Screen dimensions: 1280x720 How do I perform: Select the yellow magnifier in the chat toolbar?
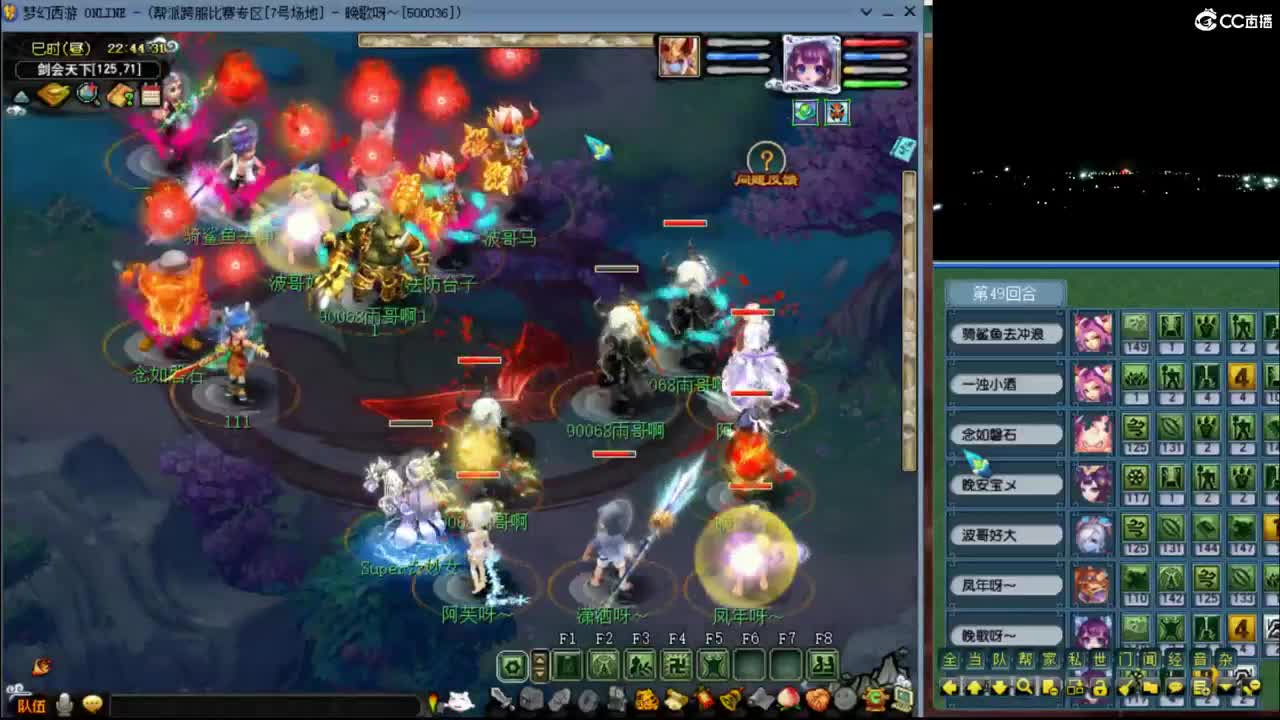(x=1026, y=688)
